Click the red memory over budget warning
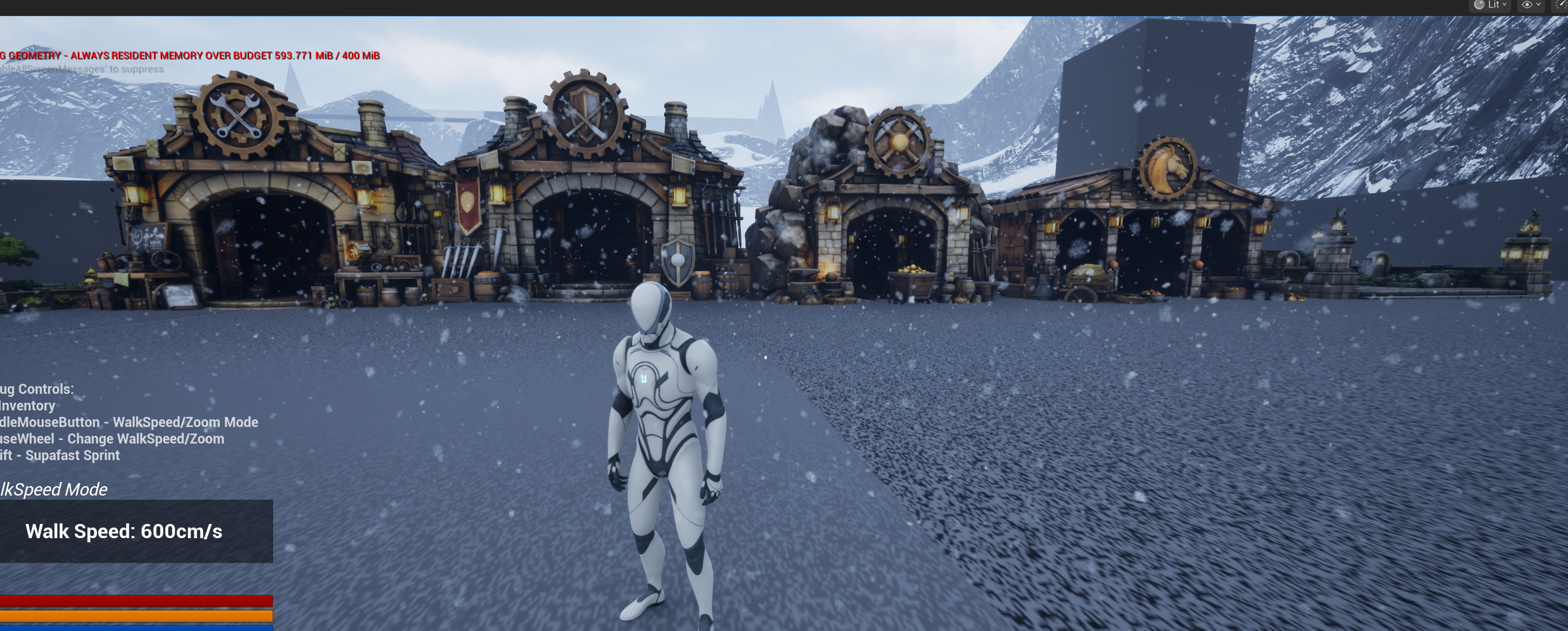The height and width of the screenshot is (631, 1568). [x=189, y=55]
